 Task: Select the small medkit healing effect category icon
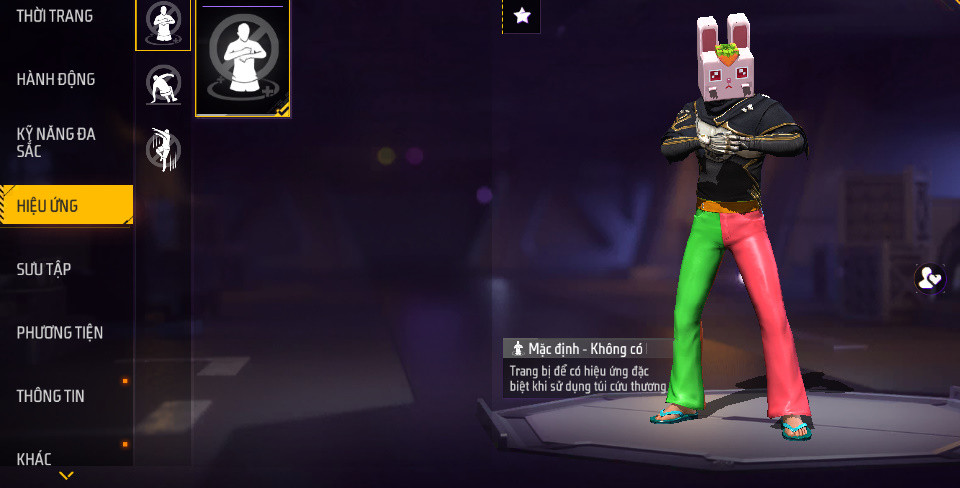tap(163, 23)
